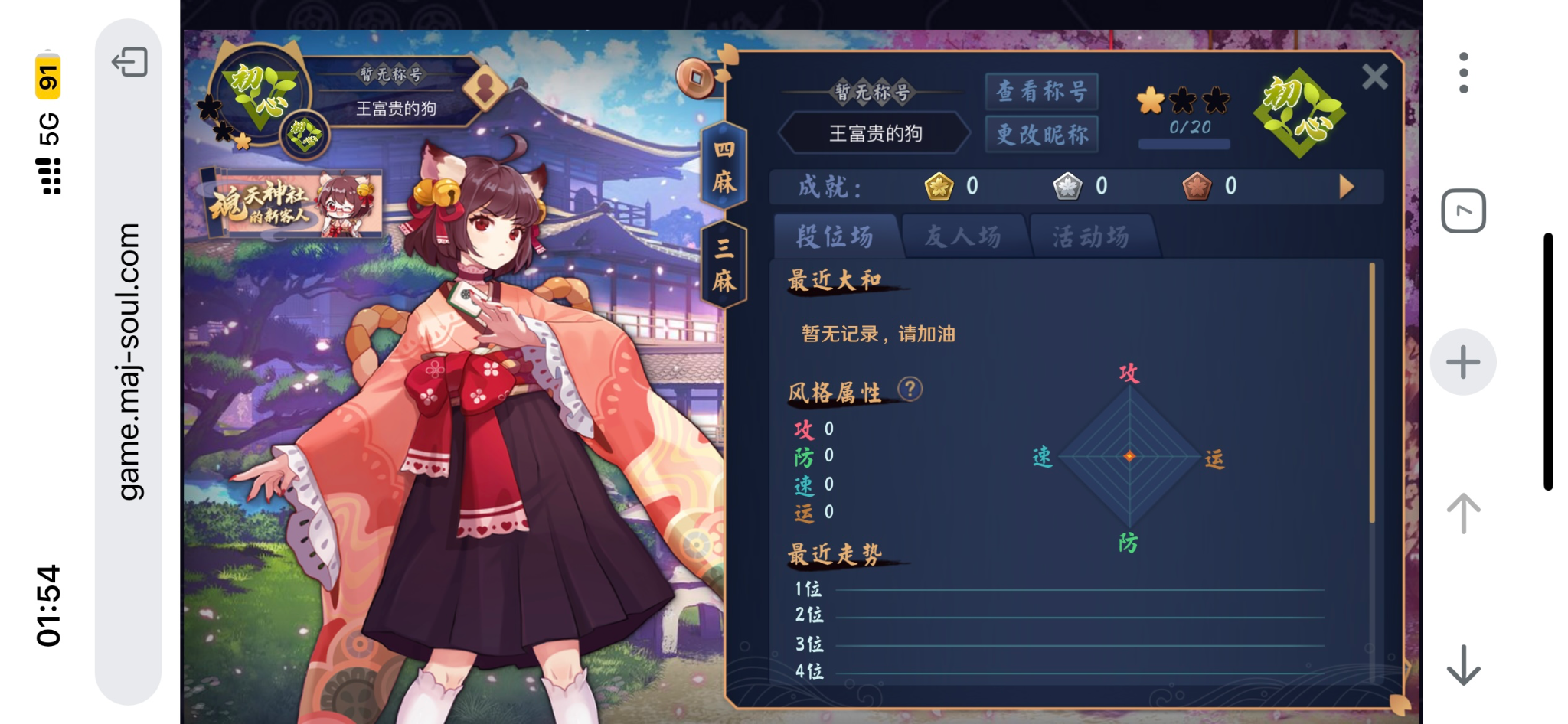Open 查看称号 to view titles

[x=1041, y=92]
